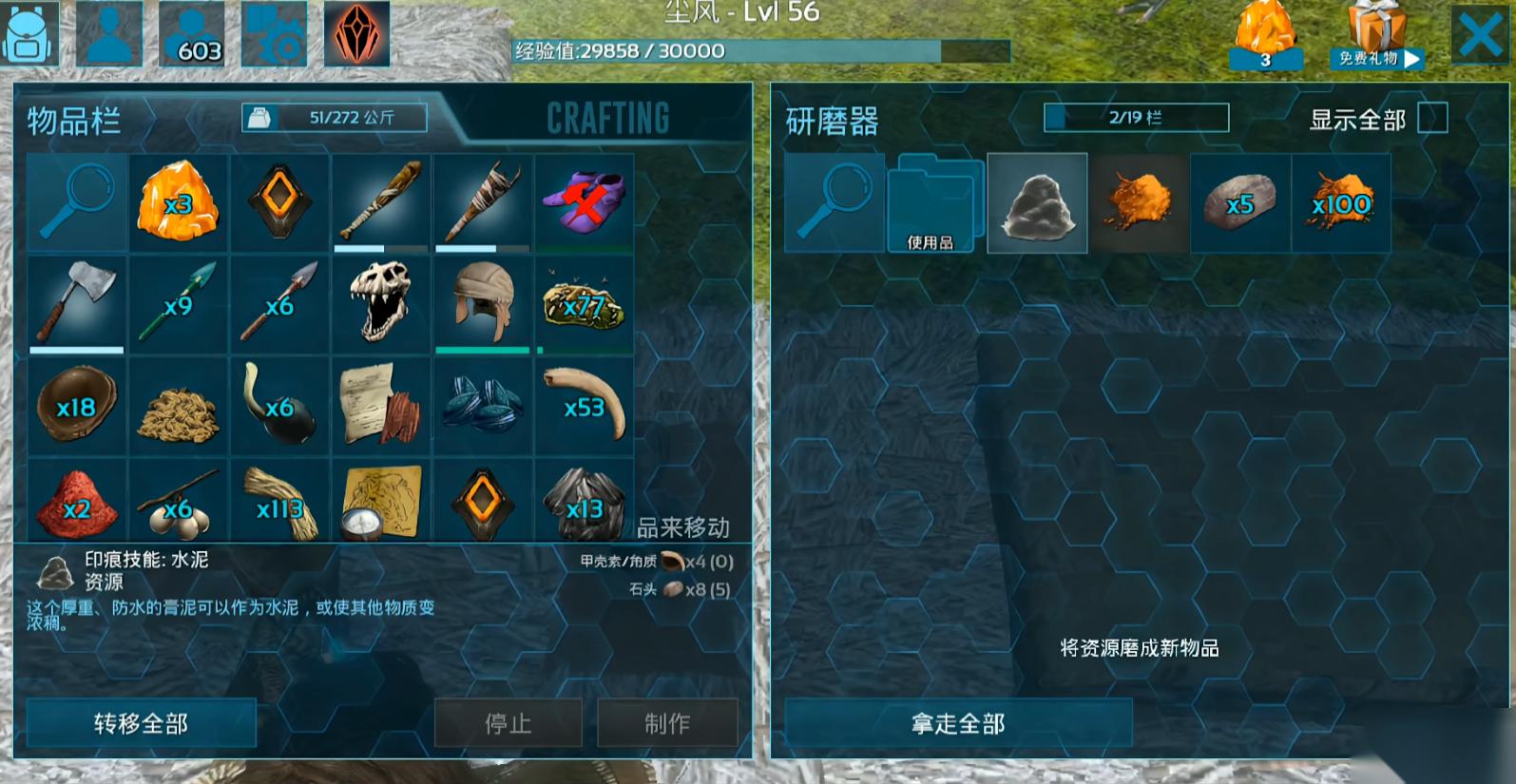Open the backpack inventory icon
Image resolution: width=1516 pixels, height=784 pixels.
point(29,34)
